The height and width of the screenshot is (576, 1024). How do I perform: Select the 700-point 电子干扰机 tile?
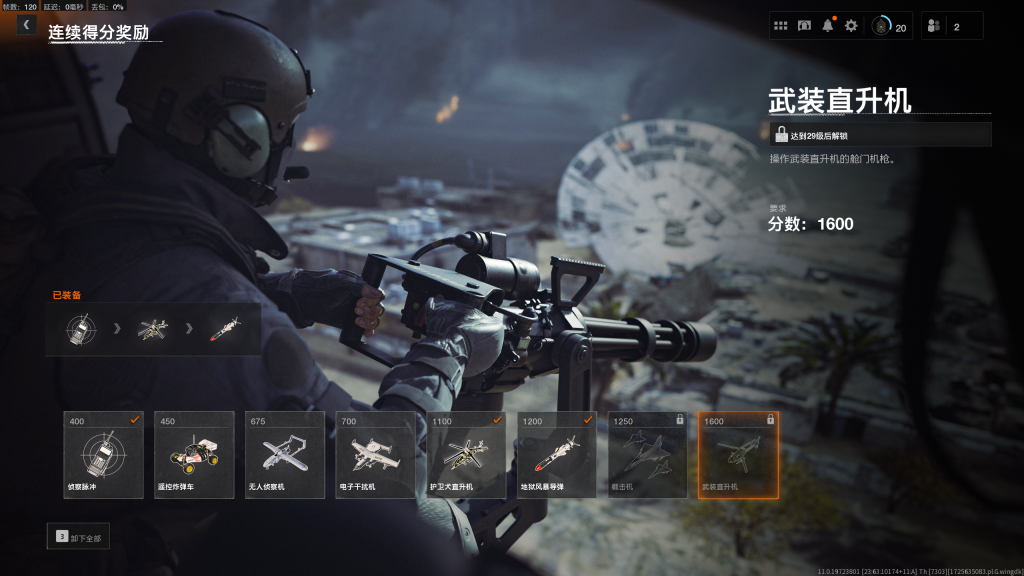(x=375, y=455)
